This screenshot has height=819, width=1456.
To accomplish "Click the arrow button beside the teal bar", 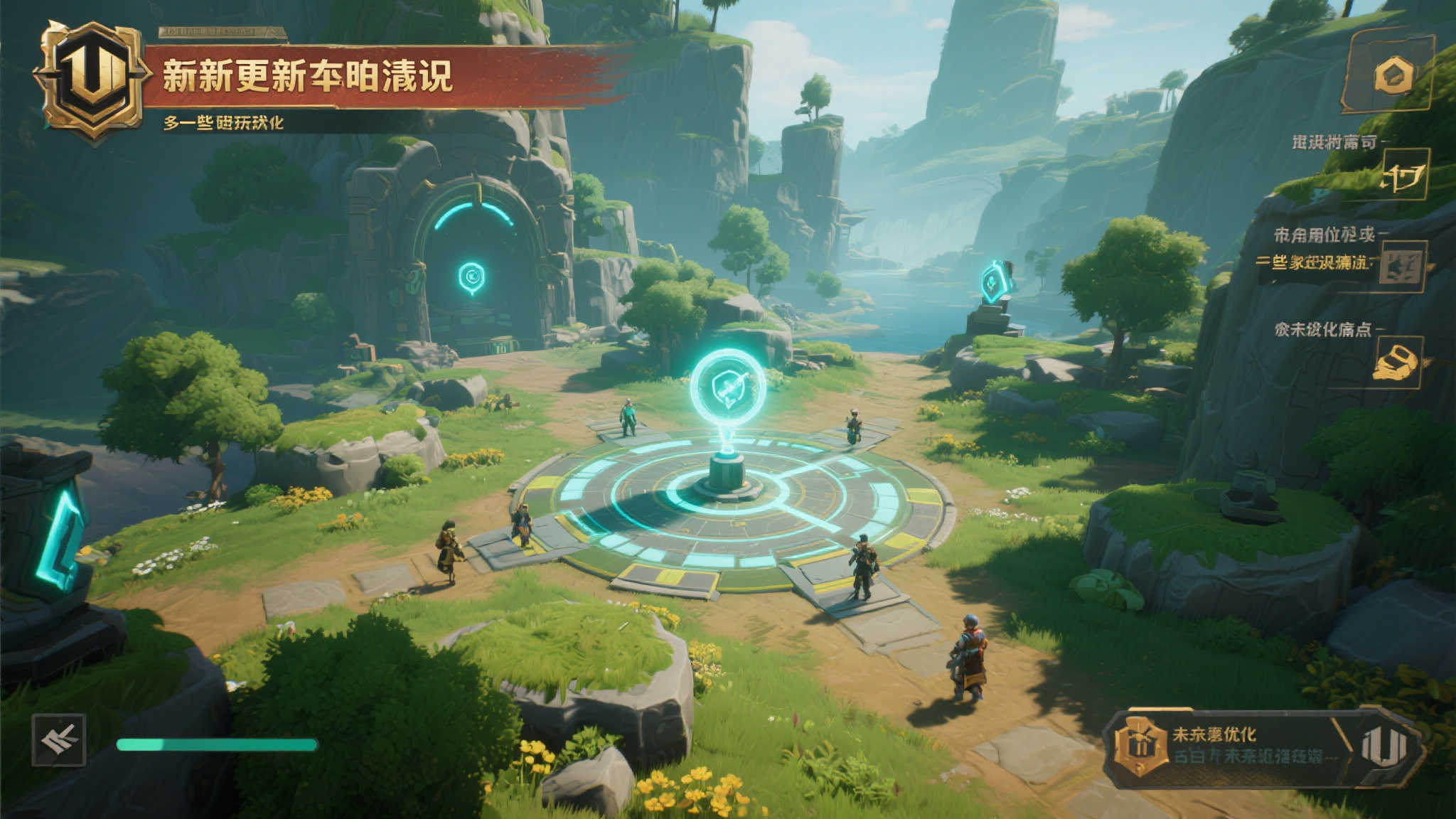I will click(x=59, y=741).
